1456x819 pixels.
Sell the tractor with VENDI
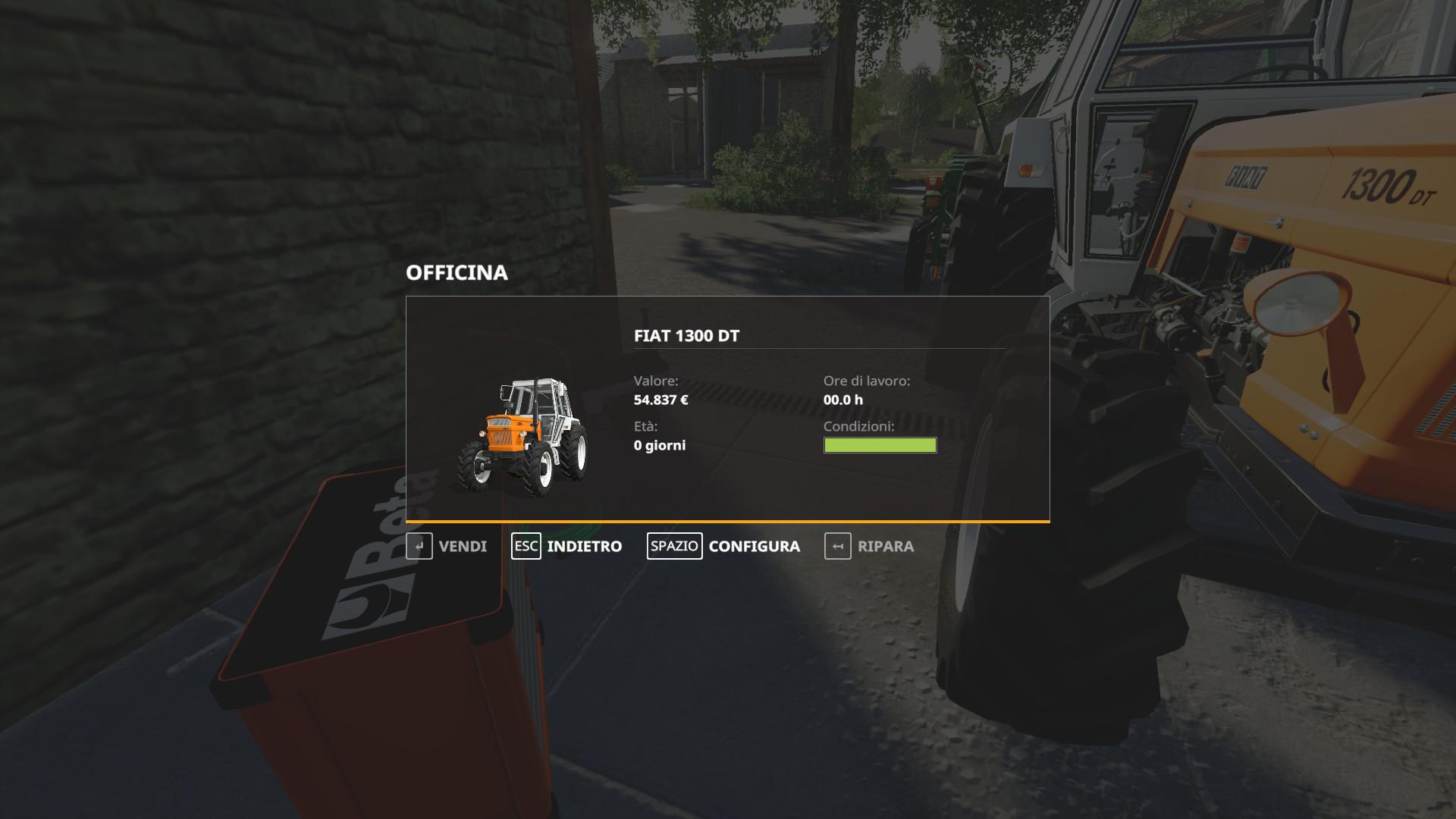click(447, 546)
